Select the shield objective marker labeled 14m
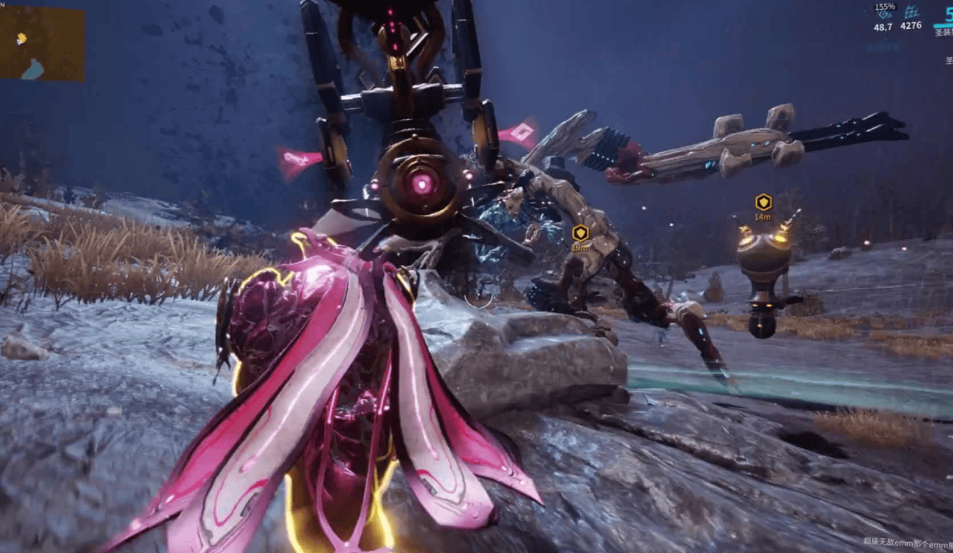This screenshot has width=953, height=553. pyautogui.click(x=763, y=202)
